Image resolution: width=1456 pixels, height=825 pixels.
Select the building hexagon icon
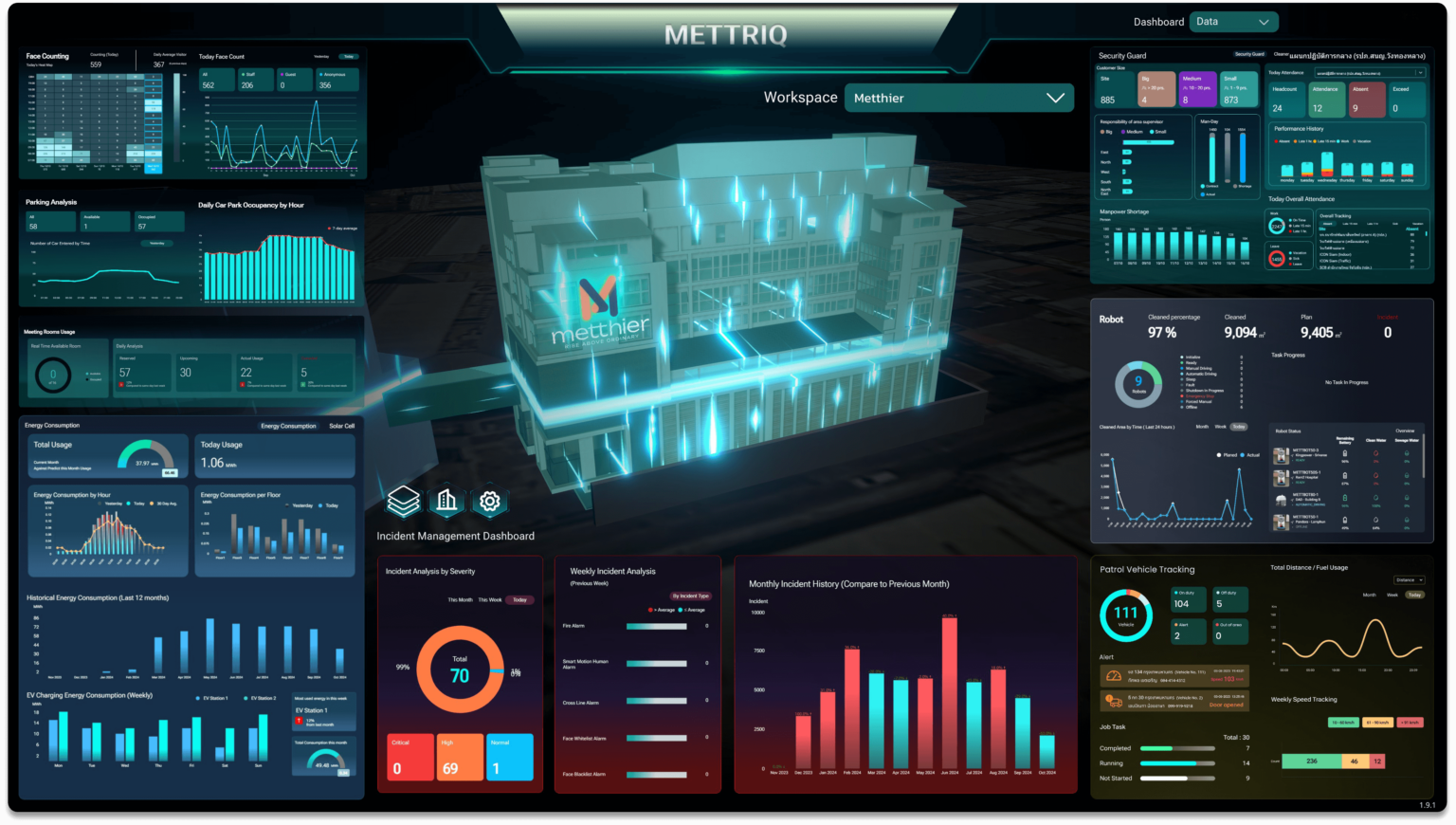(446, 501)
